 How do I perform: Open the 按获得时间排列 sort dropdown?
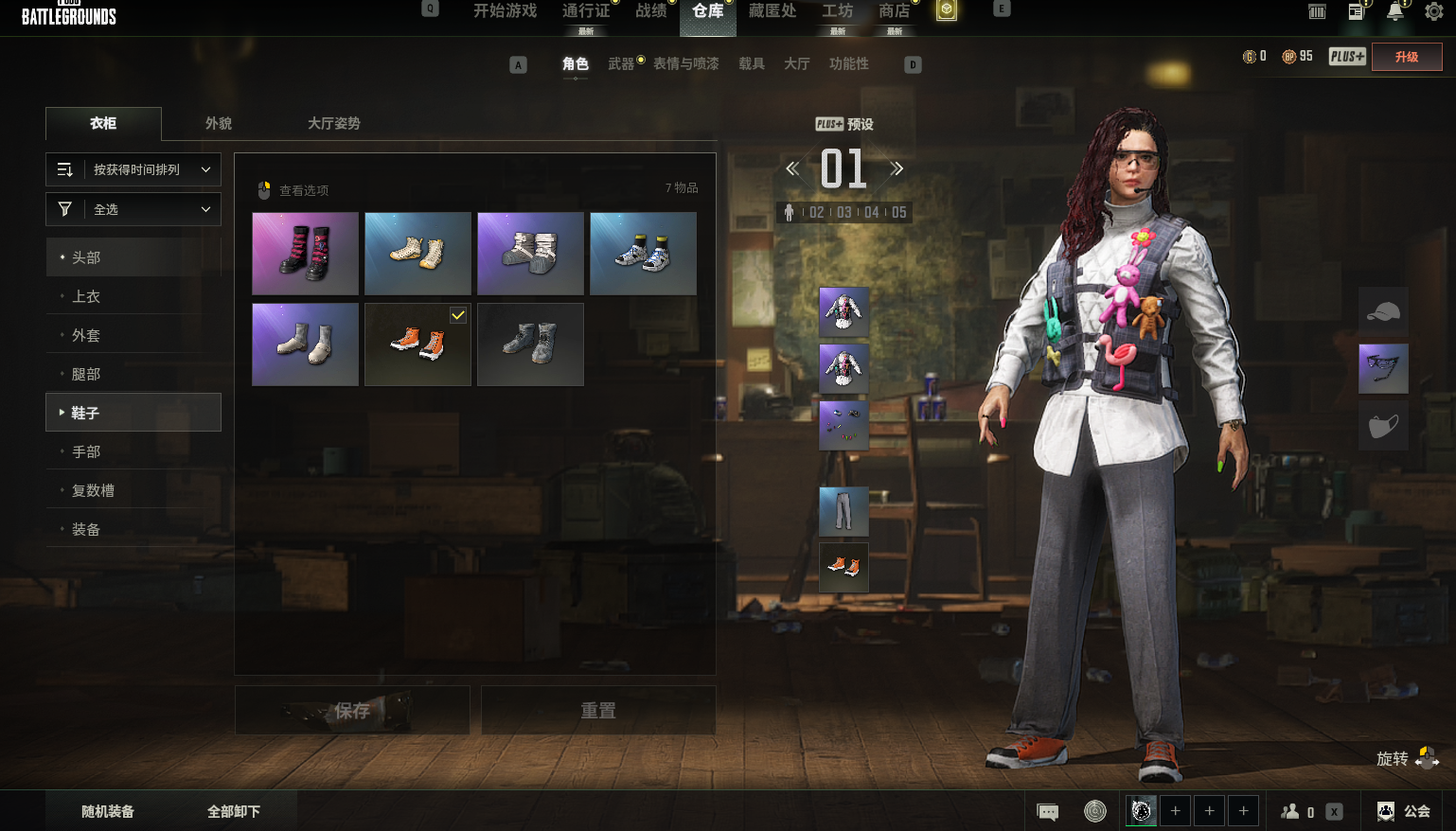click(133, 169)
